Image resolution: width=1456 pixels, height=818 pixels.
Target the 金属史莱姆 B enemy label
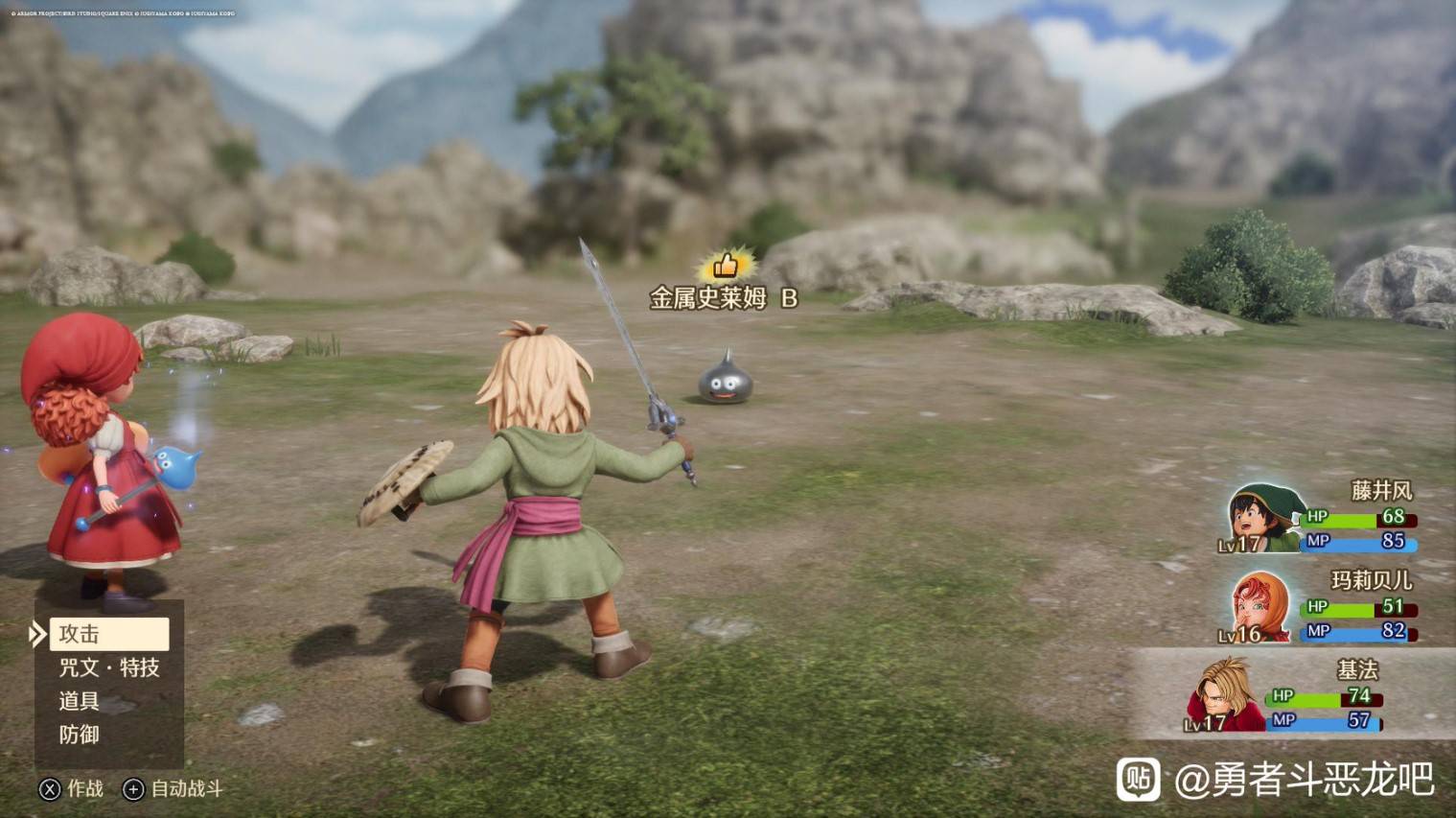point(724,298)
